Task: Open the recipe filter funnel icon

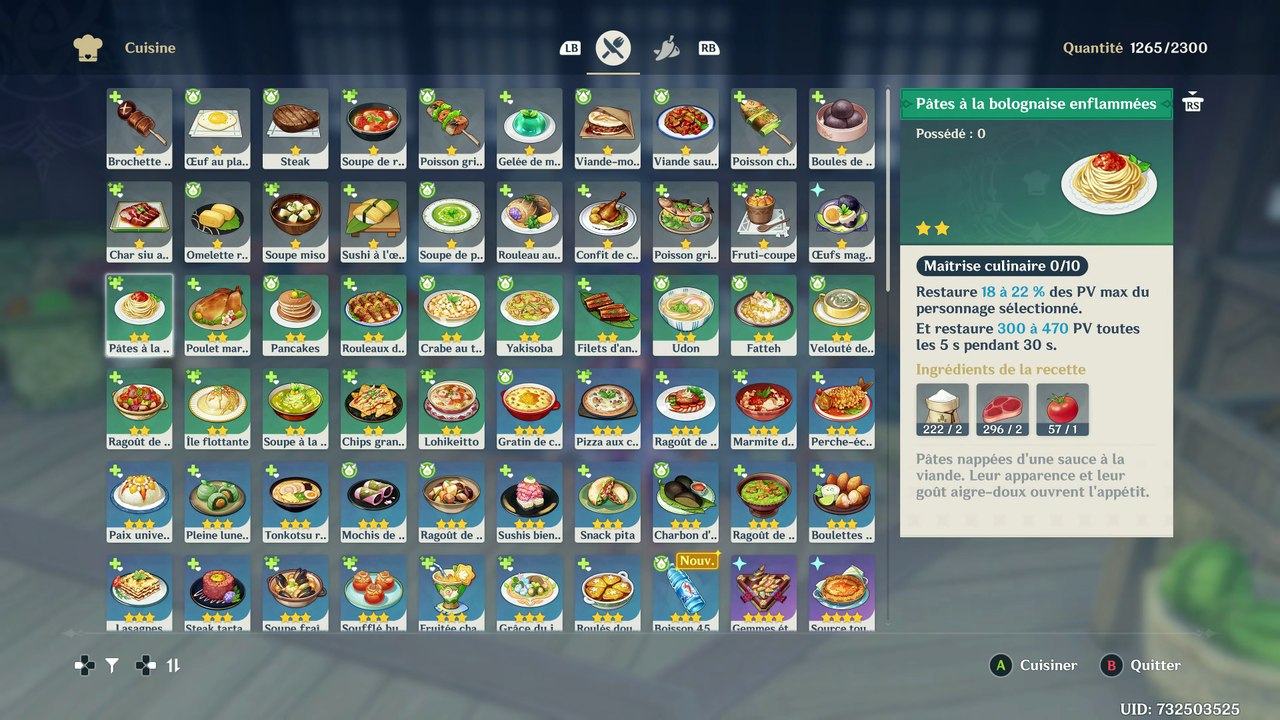Action: coord(112,665)
